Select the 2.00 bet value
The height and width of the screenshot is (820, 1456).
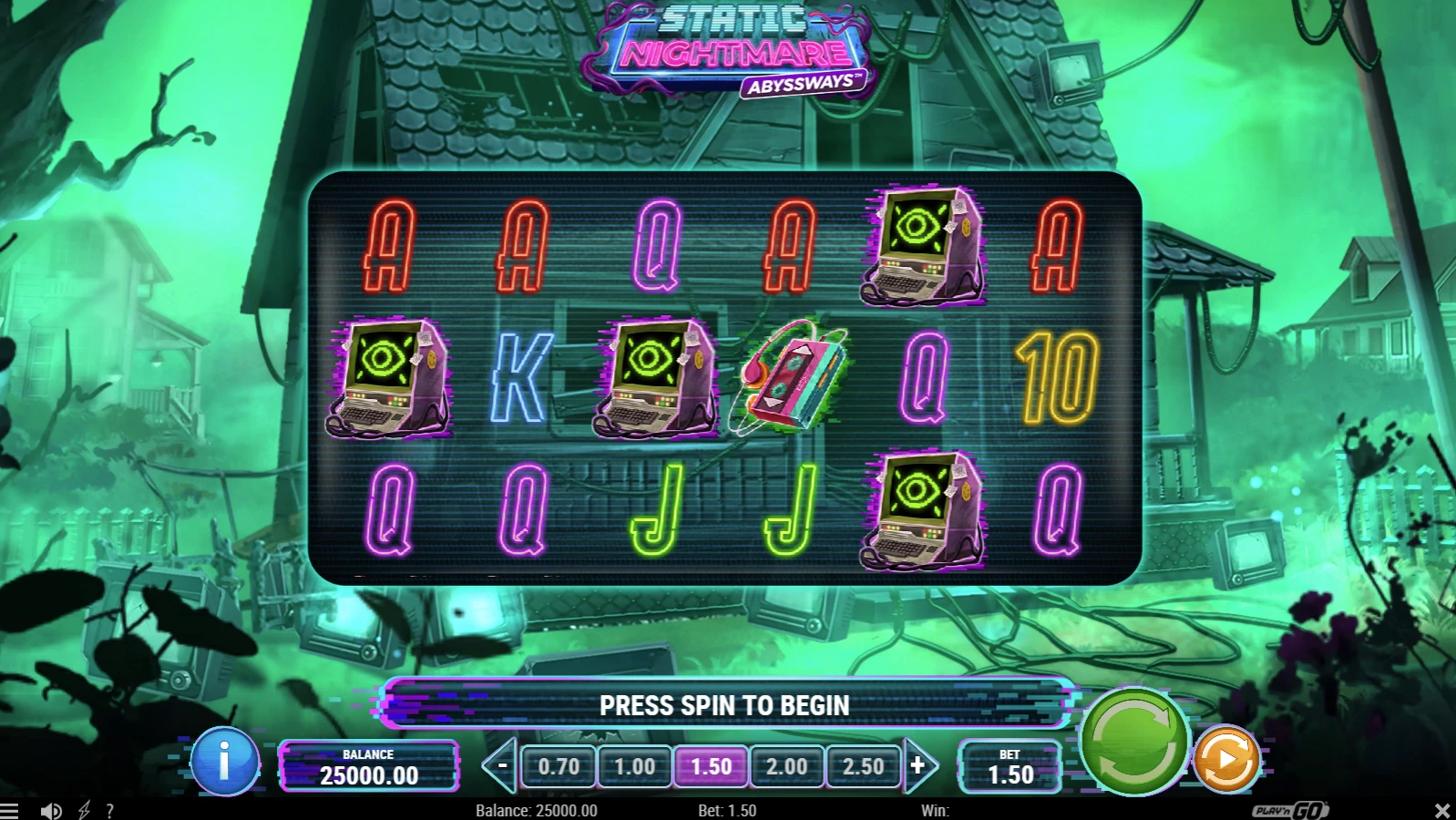coord(788,766)
